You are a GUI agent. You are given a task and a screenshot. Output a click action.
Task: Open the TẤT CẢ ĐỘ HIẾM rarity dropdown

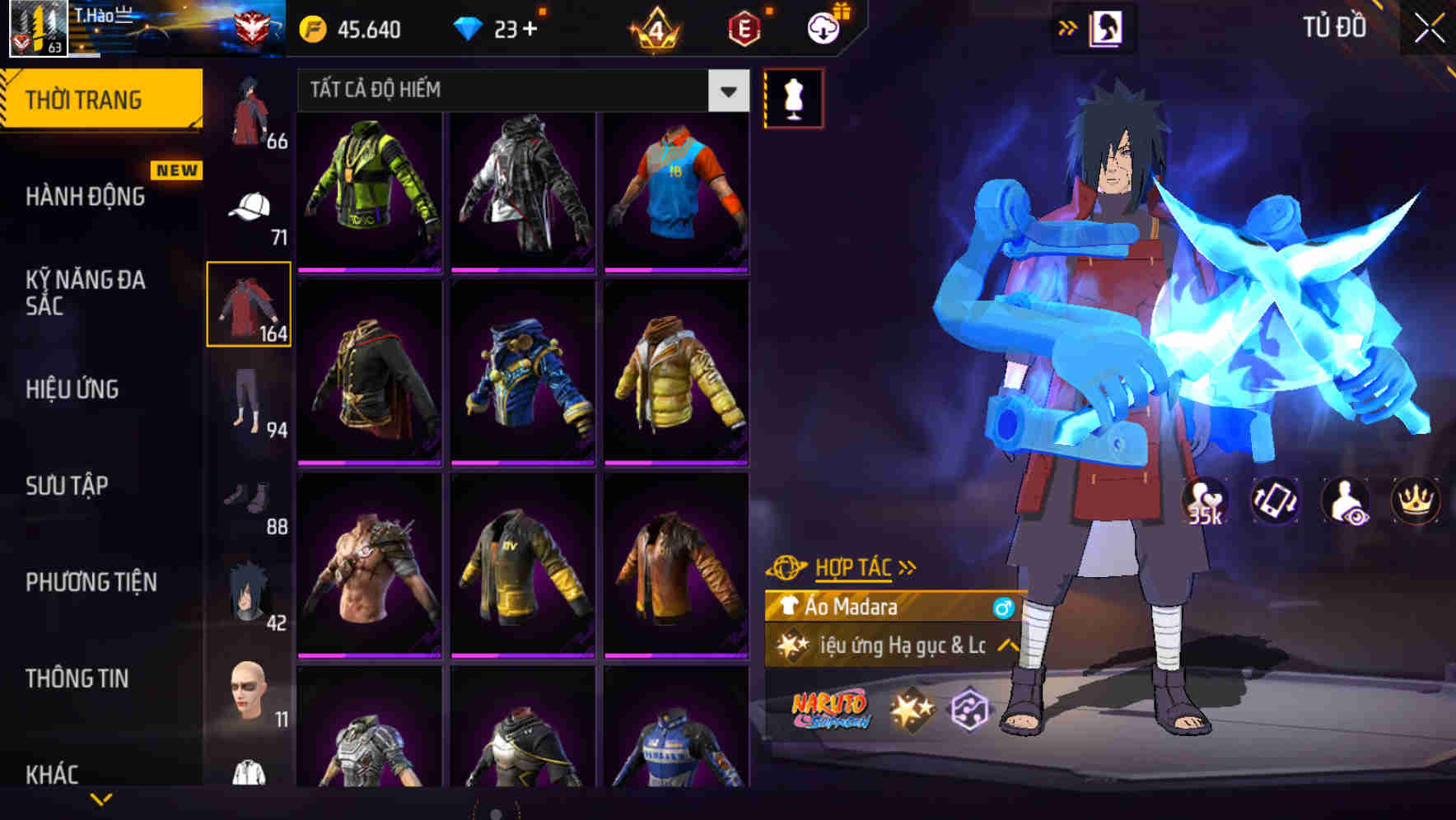(727, 91)
